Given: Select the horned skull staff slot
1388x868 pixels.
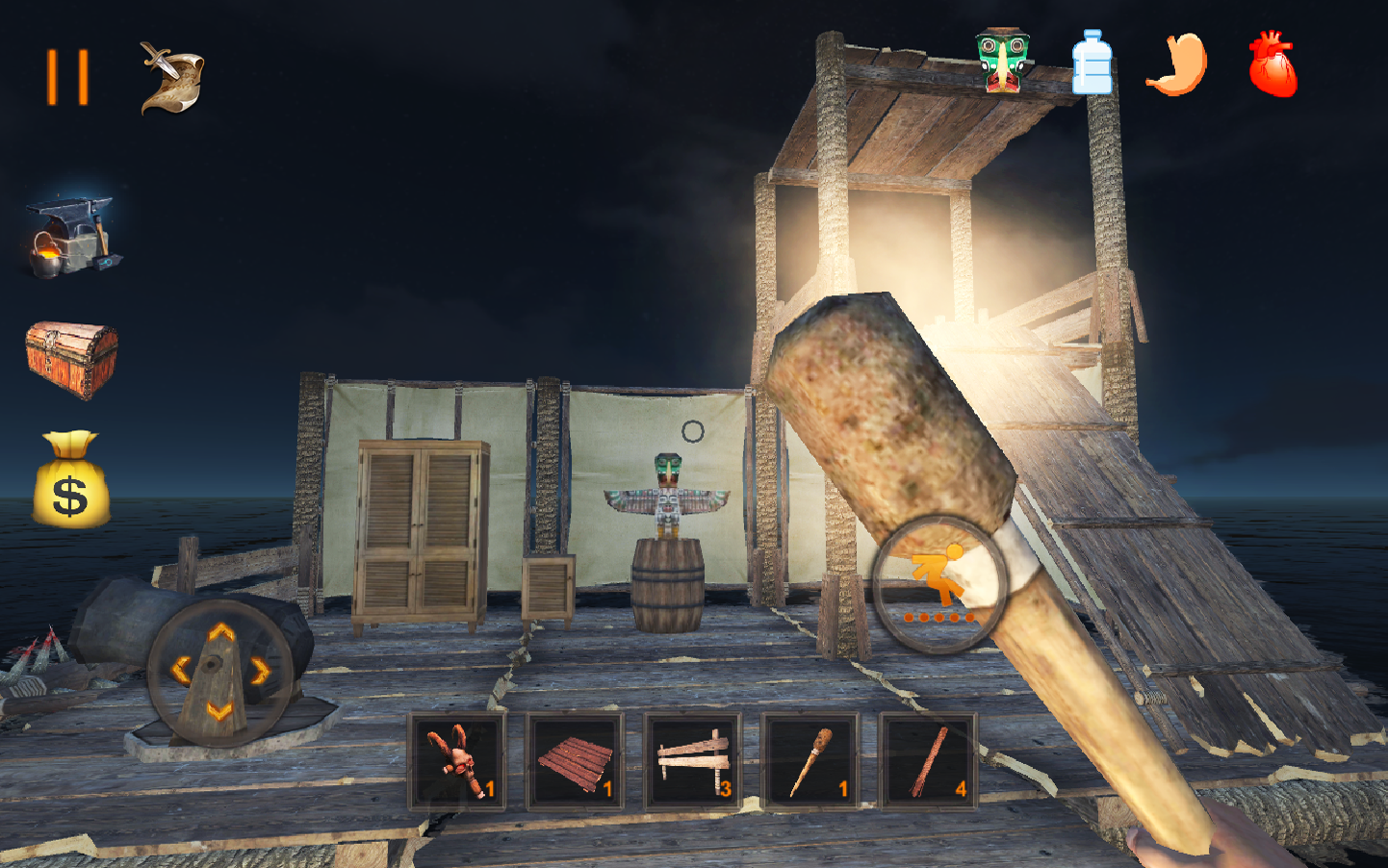Looking at the screenshot, I should [x=457, y=762].
